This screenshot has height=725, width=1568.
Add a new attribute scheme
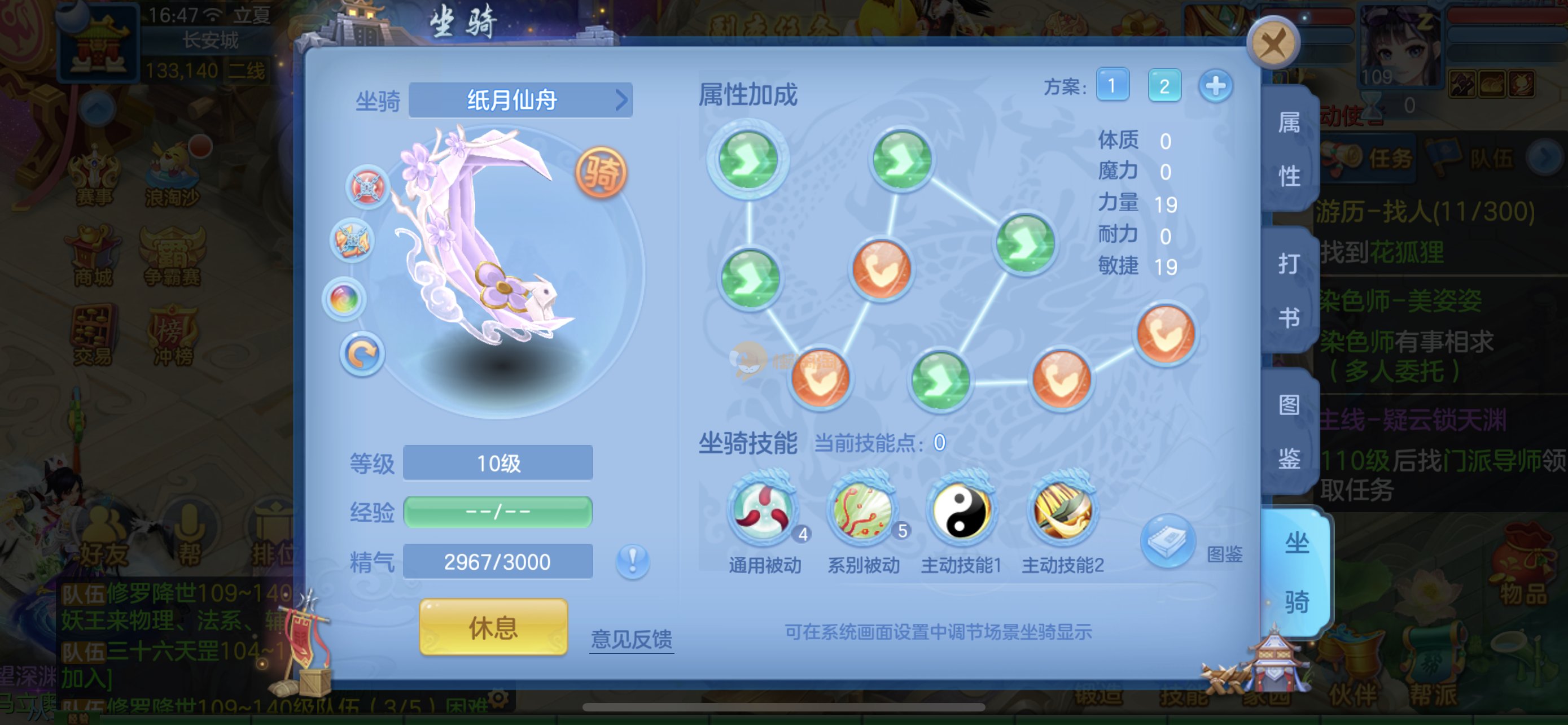click(1216, 85)
